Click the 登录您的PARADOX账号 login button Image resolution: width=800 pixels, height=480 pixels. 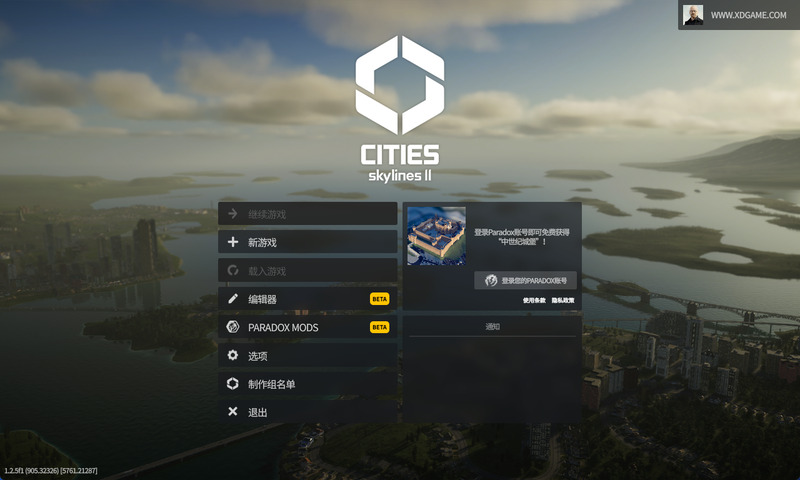tap(525, 280)
